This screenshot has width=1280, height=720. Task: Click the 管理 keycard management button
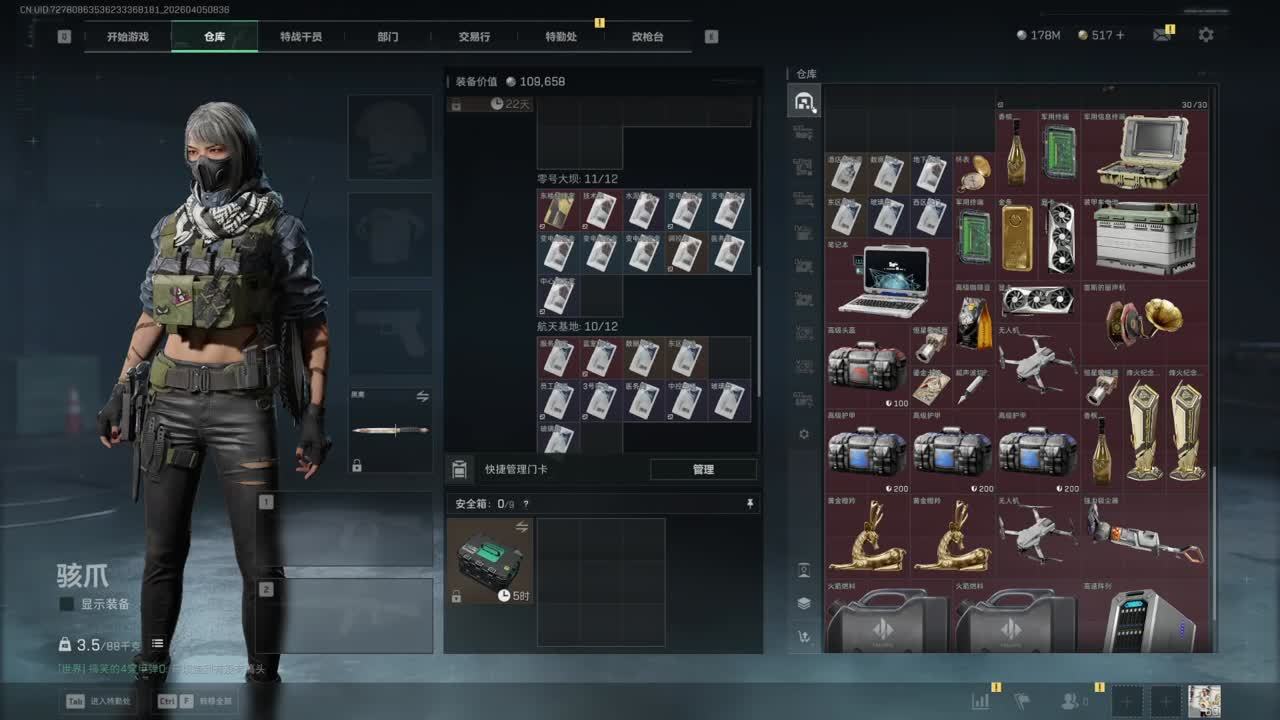tap(703, 469)
